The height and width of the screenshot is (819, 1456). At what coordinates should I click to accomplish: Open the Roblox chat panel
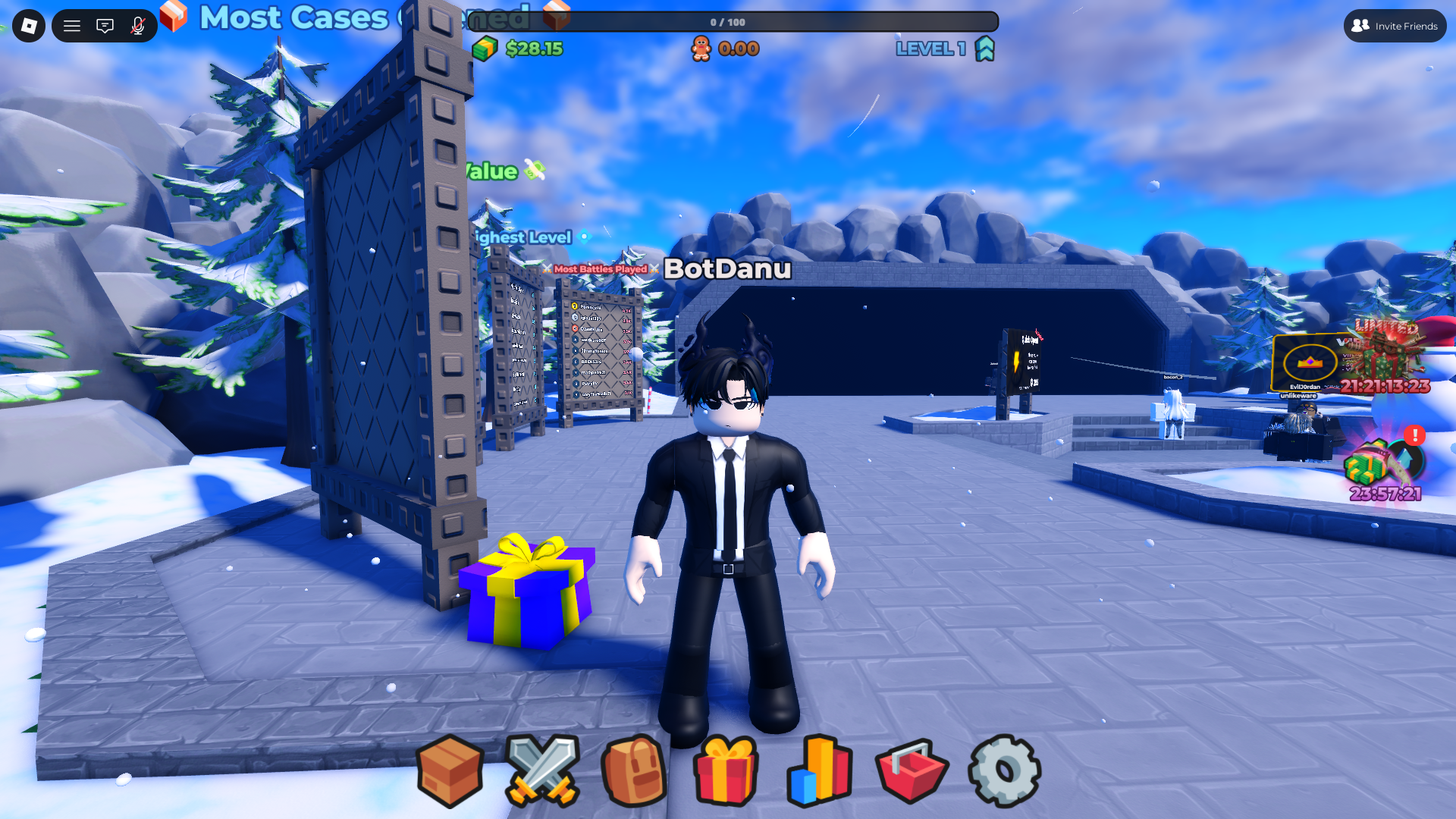(105, 25)
